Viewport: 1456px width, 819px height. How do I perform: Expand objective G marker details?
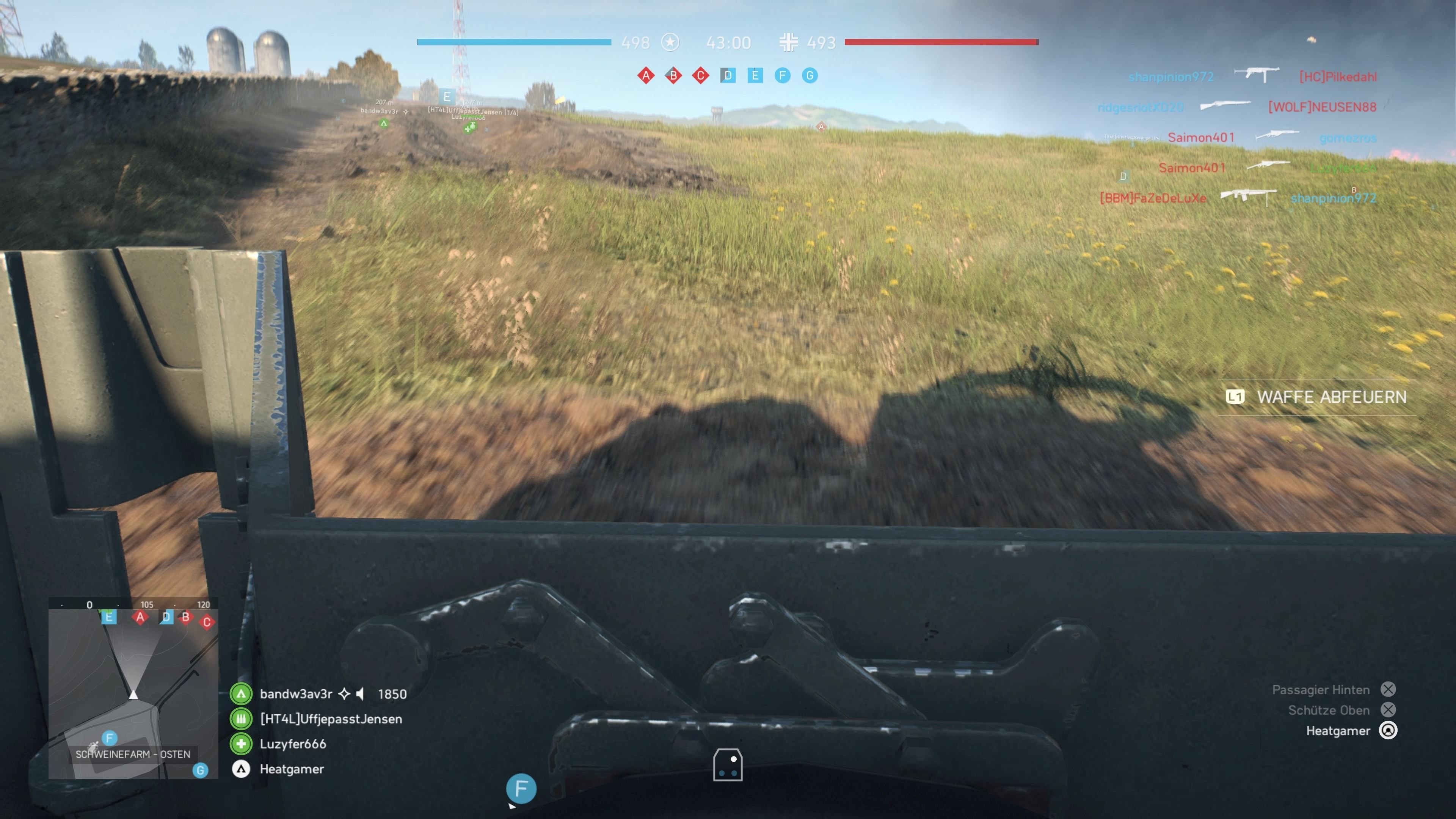click(x=810, y=75)
